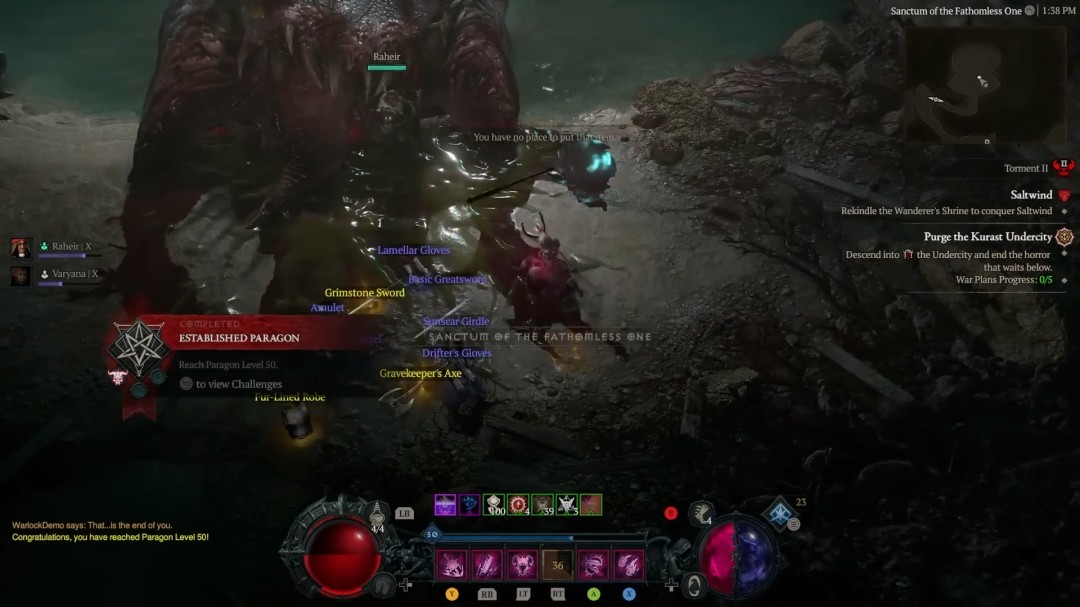
Task: Activate the horned skull skill in hotbar
Action: coord(522,565)
